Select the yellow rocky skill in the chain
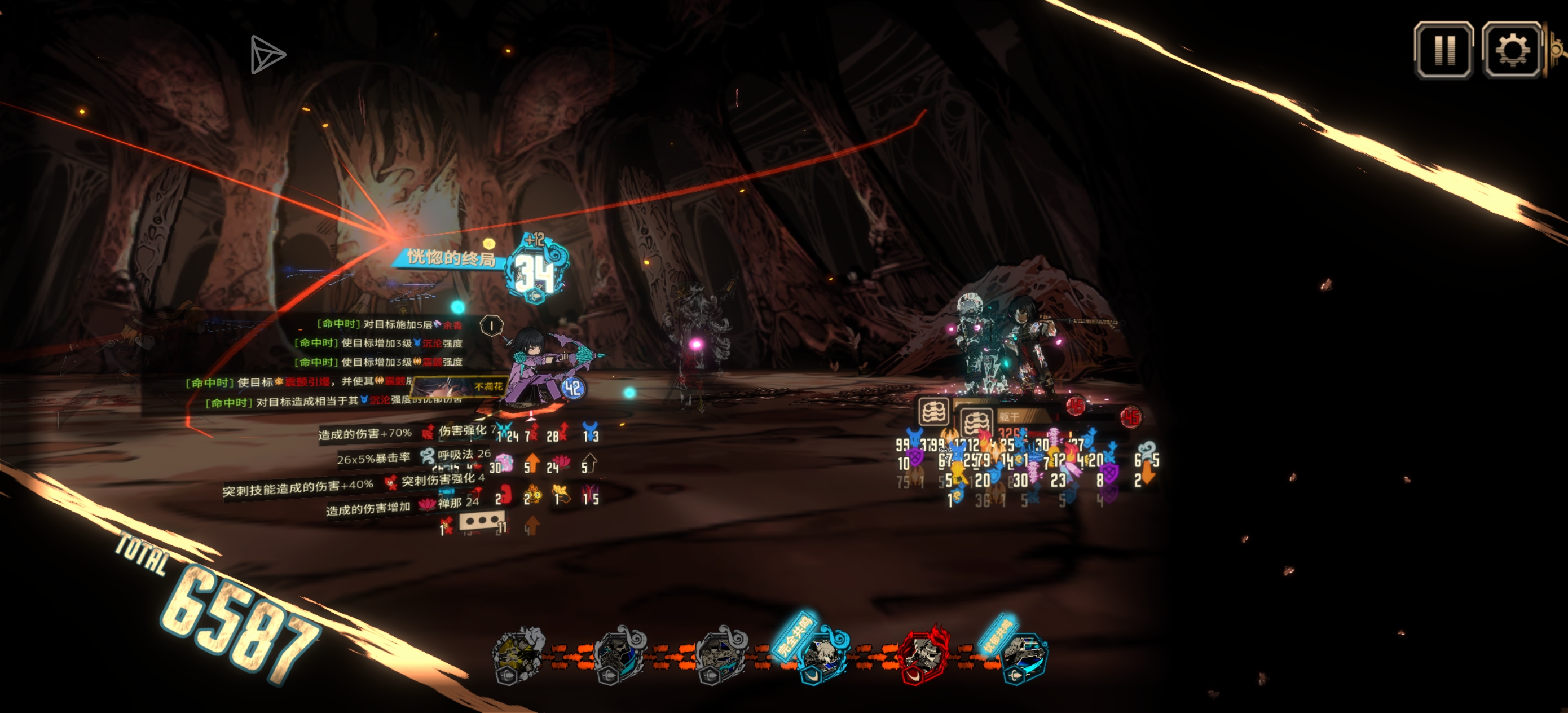Screen dimensions: 1568x713 518,654
